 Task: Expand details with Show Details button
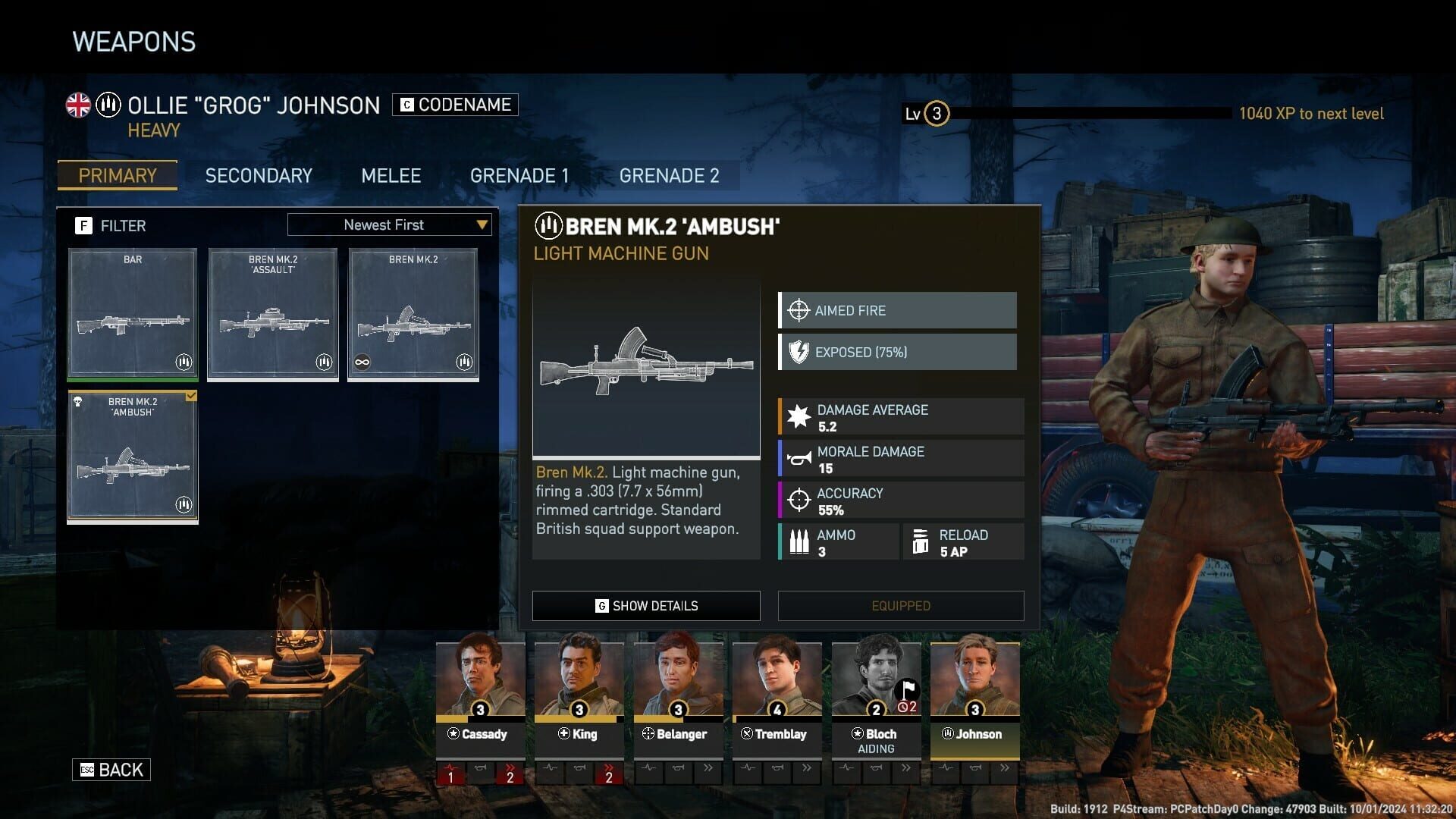pyautogui.click(x=645, y=605)
